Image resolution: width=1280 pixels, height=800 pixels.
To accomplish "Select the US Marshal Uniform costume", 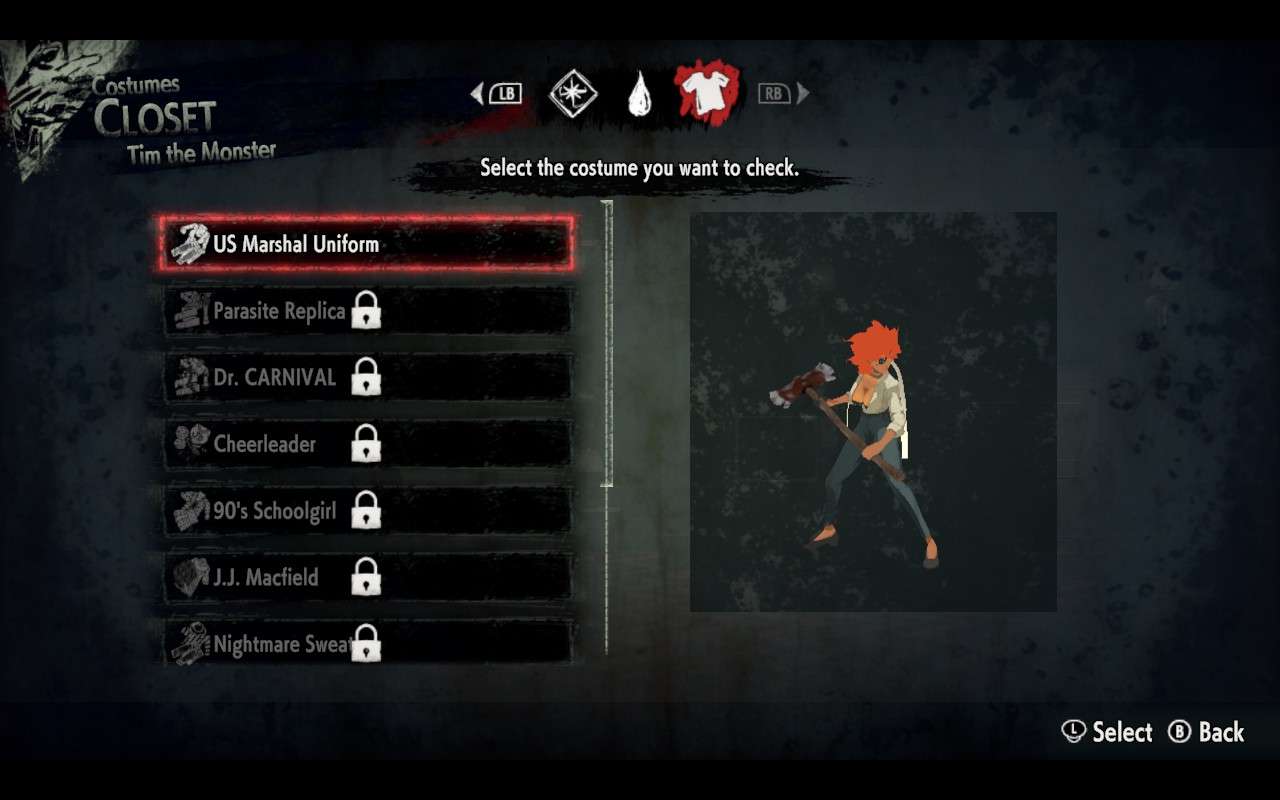I will pos(366,244).
